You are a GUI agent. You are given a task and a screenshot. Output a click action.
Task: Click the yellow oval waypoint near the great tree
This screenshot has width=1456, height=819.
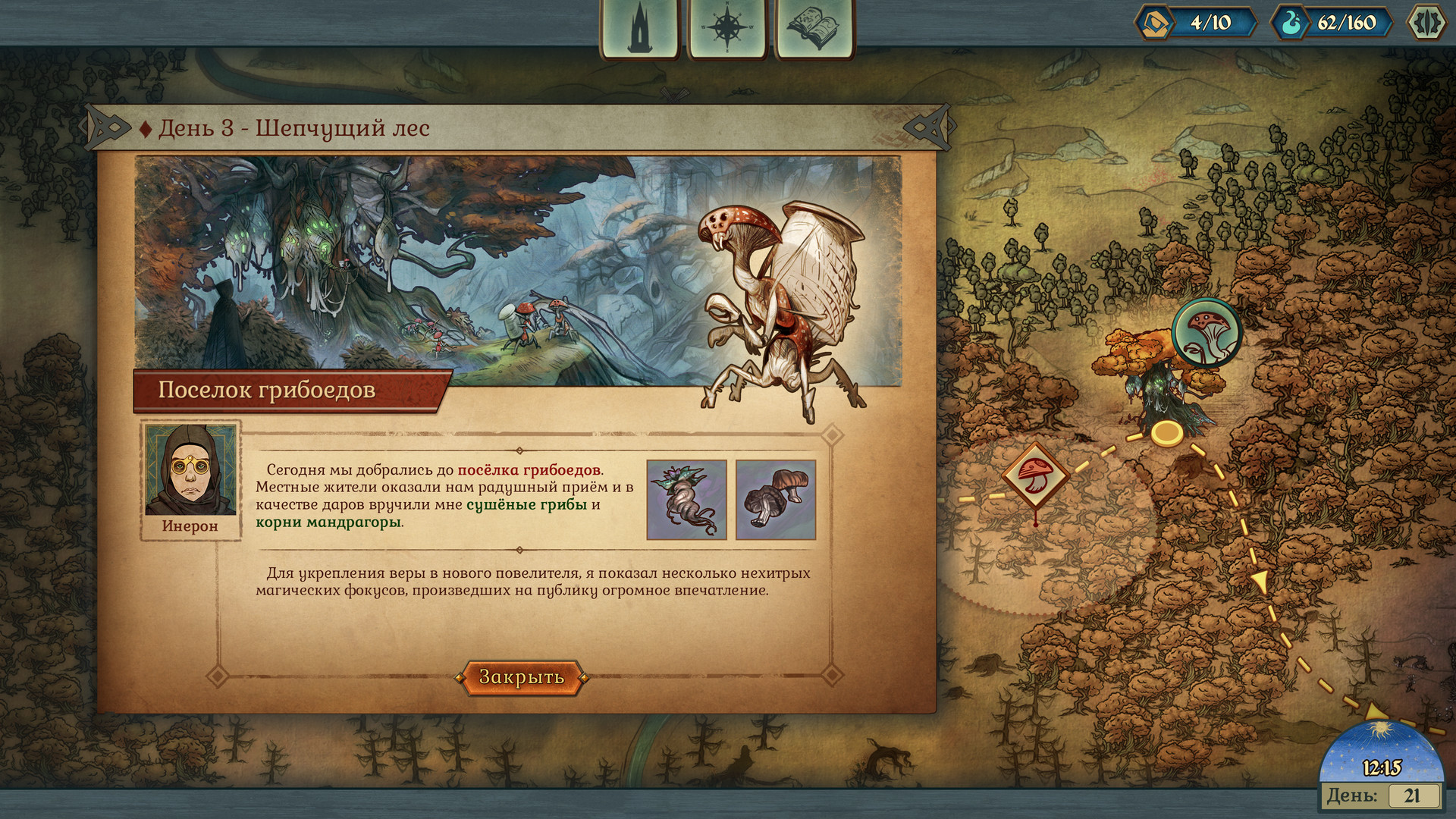pos(1166,433)
